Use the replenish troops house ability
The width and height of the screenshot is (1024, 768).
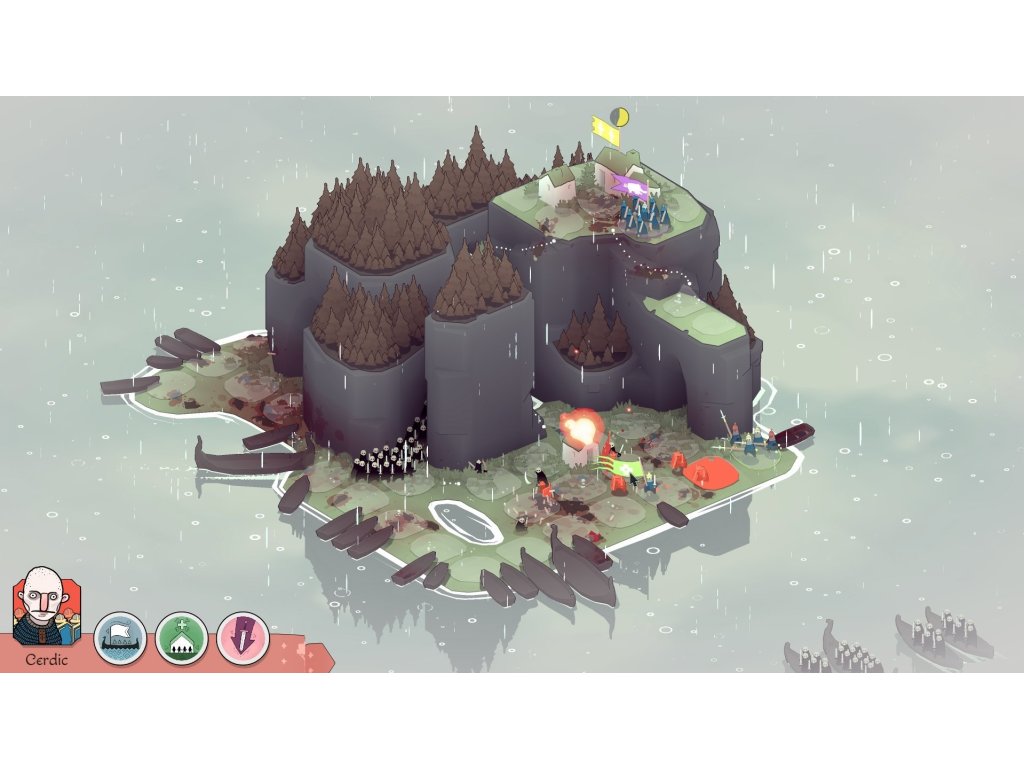(181, 639)
